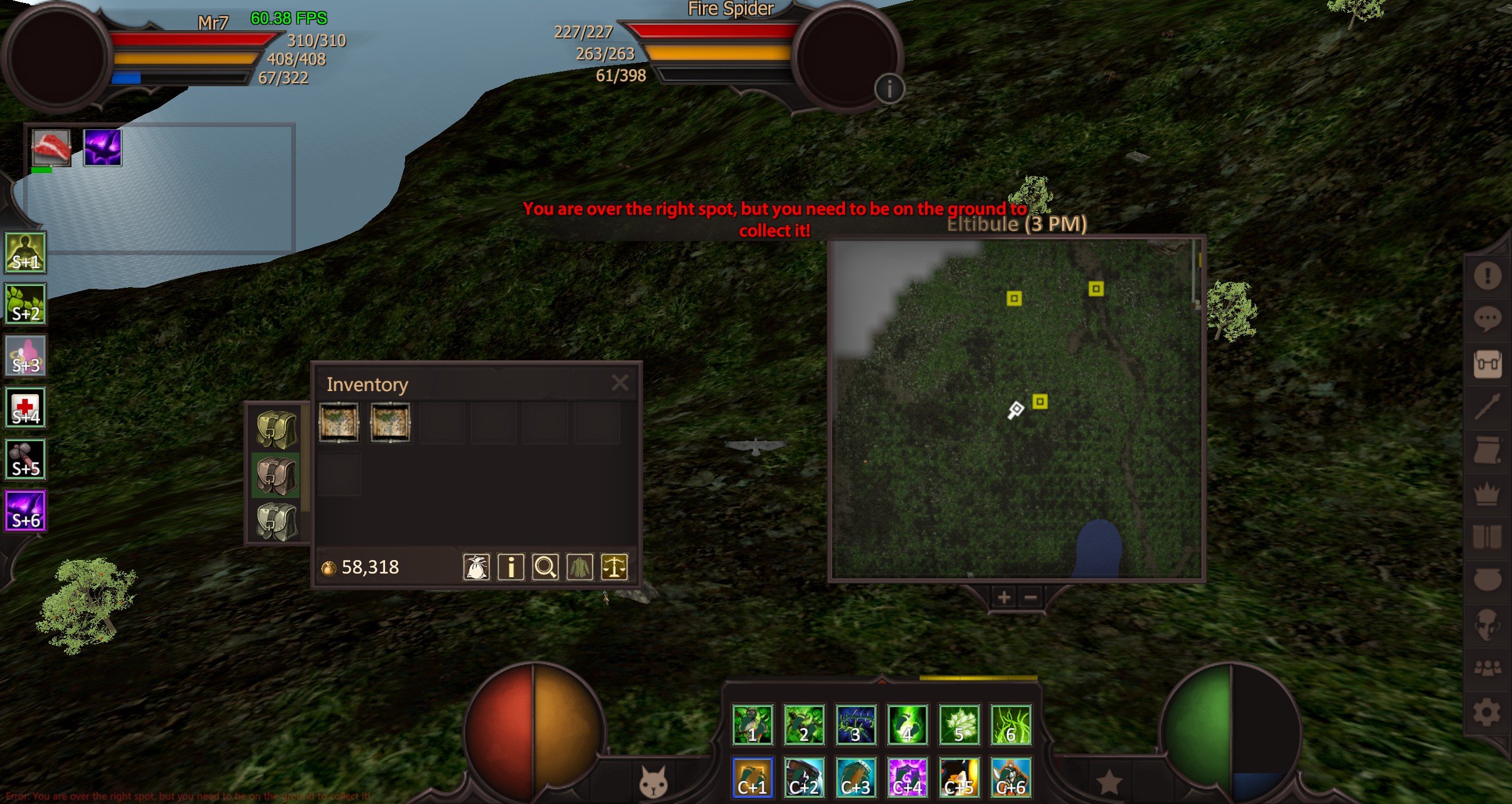The height and width of the screenshot is (804, 1512).
Task: Open the cauldron crafting menu
Action: [1487, 580]
